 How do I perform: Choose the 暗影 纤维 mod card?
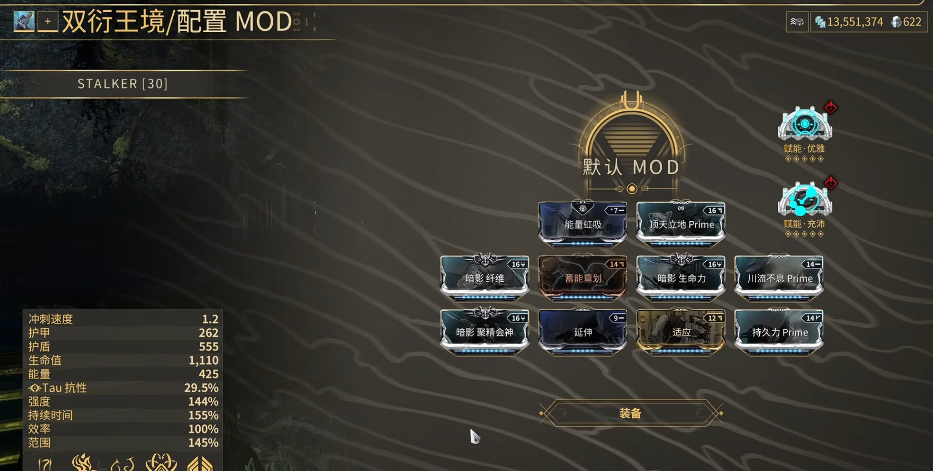(x=484, y=277)
